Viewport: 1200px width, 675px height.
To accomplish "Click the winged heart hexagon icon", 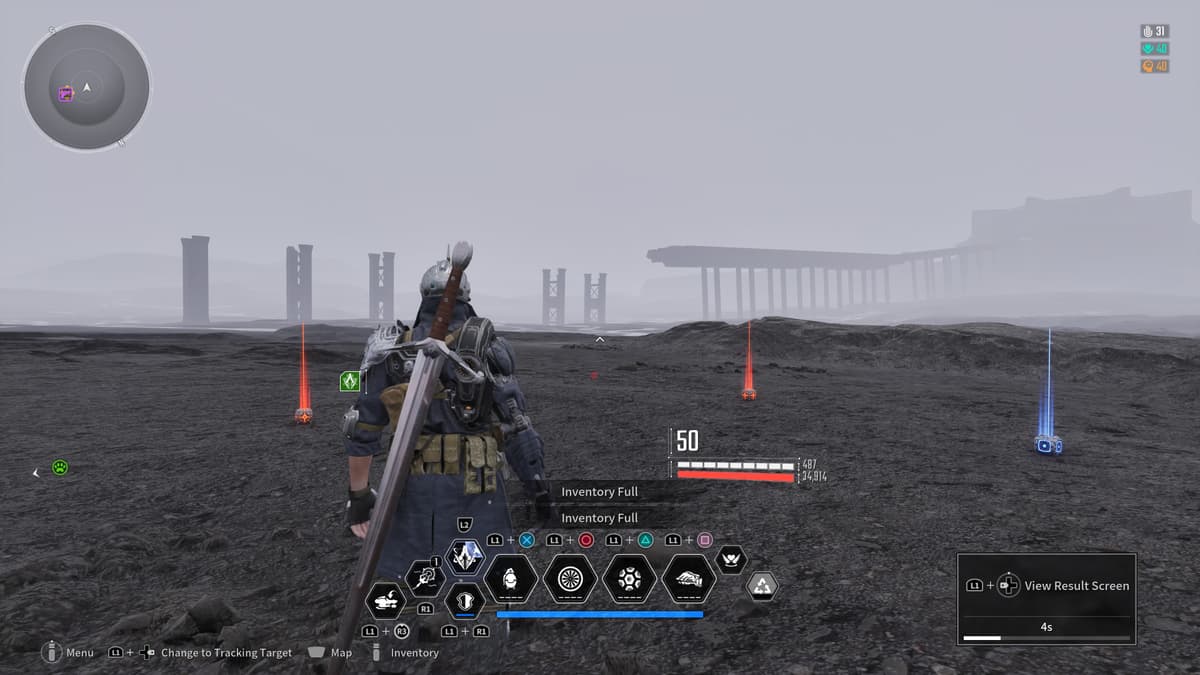I will pyautogui.click(x=731, y=559).
